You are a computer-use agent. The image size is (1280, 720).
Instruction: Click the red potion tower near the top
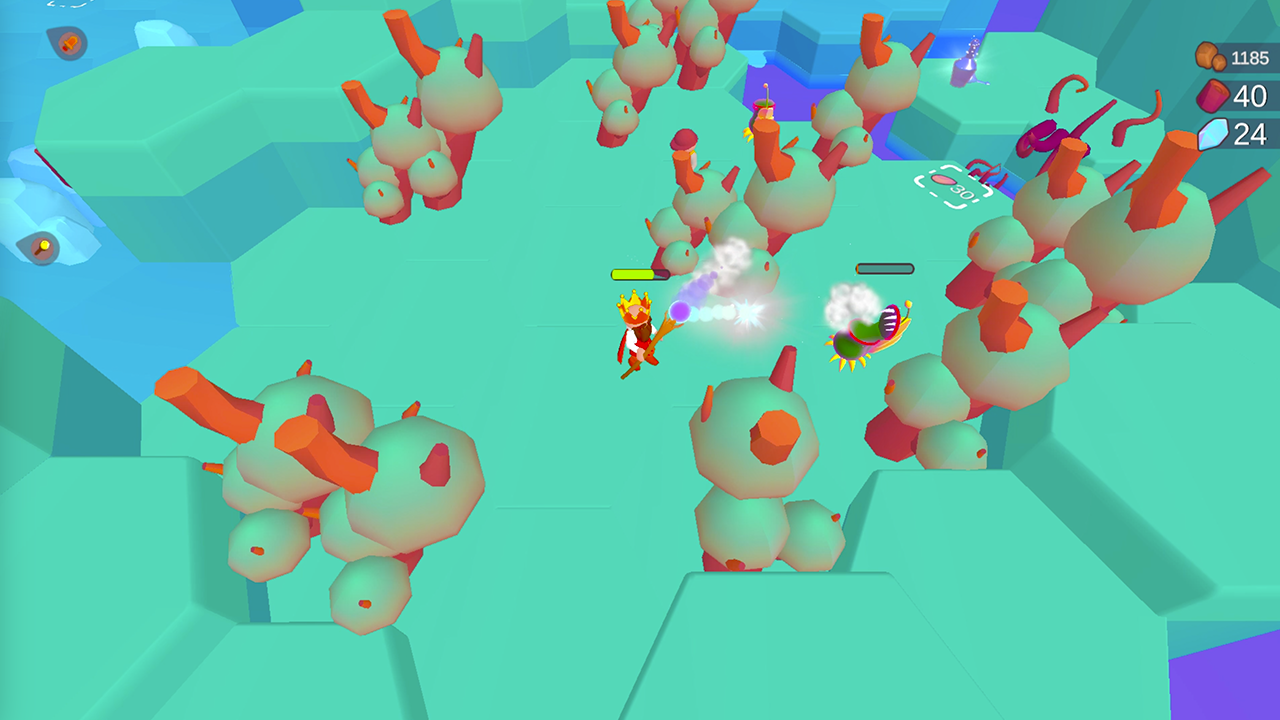click(x=762, y=107)
